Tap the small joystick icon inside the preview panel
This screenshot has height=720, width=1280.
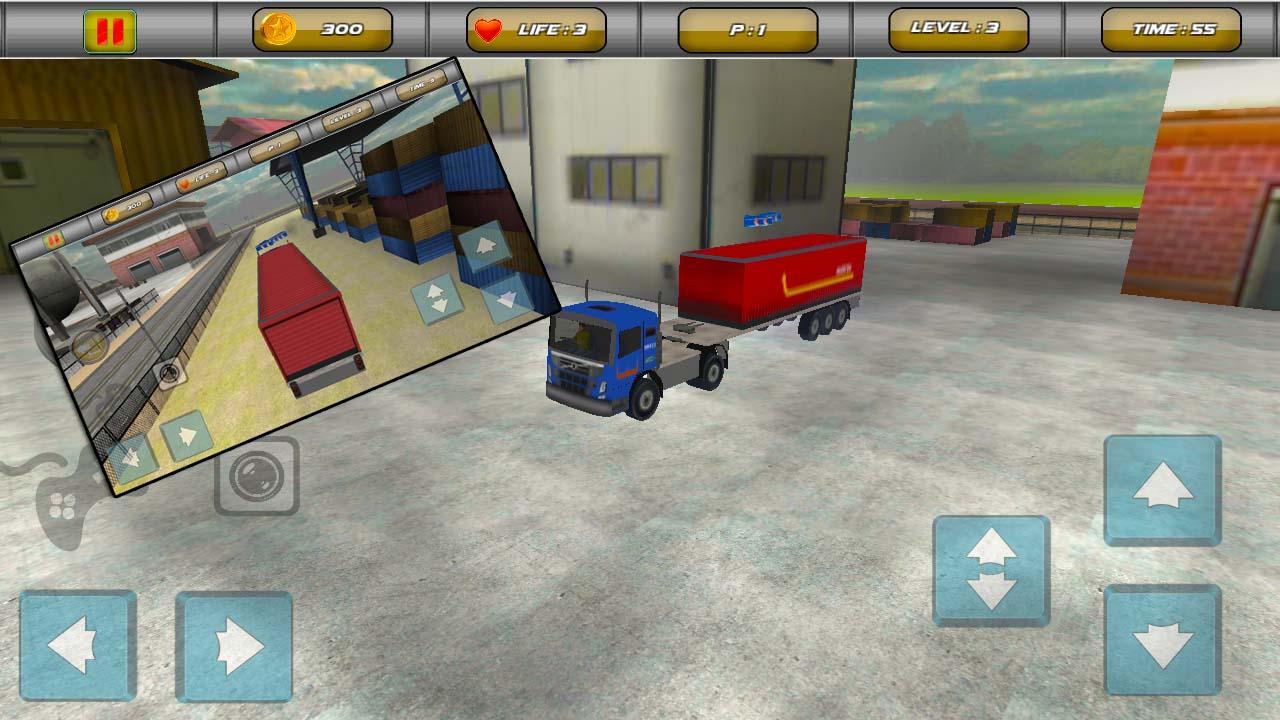pyautogui.click(x=90, y=347)
